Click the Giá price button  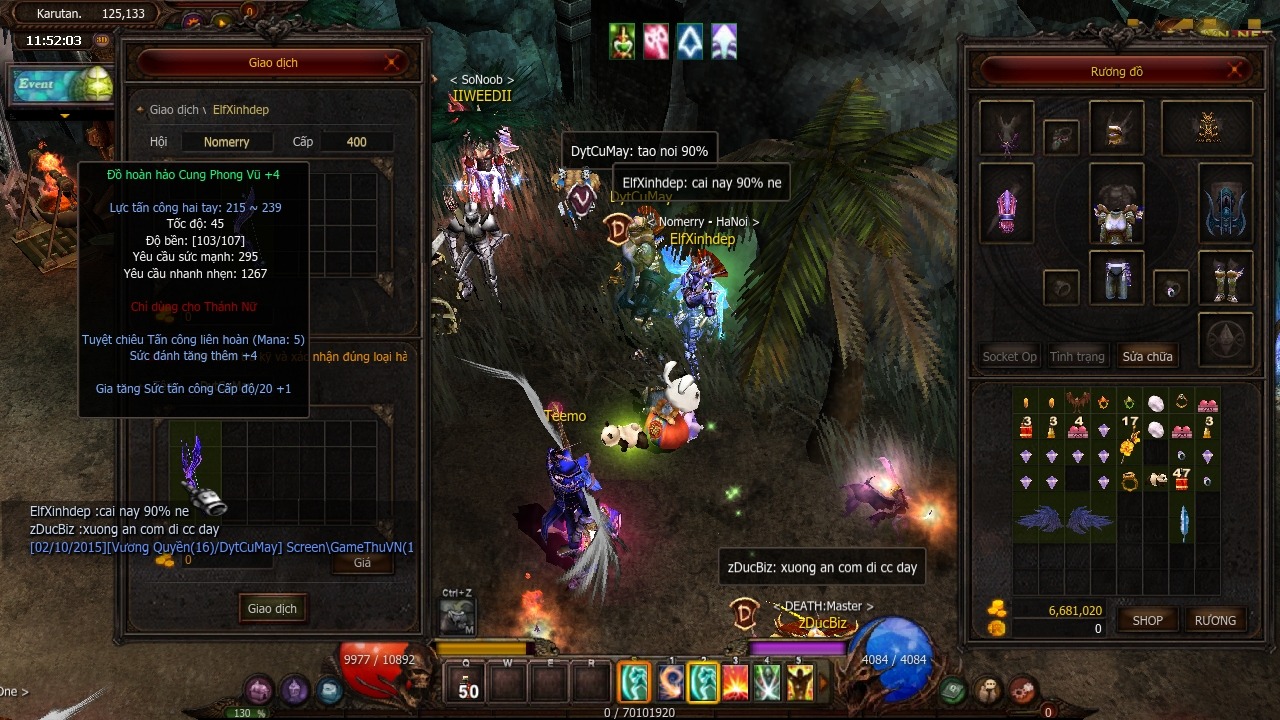point(362,563)
